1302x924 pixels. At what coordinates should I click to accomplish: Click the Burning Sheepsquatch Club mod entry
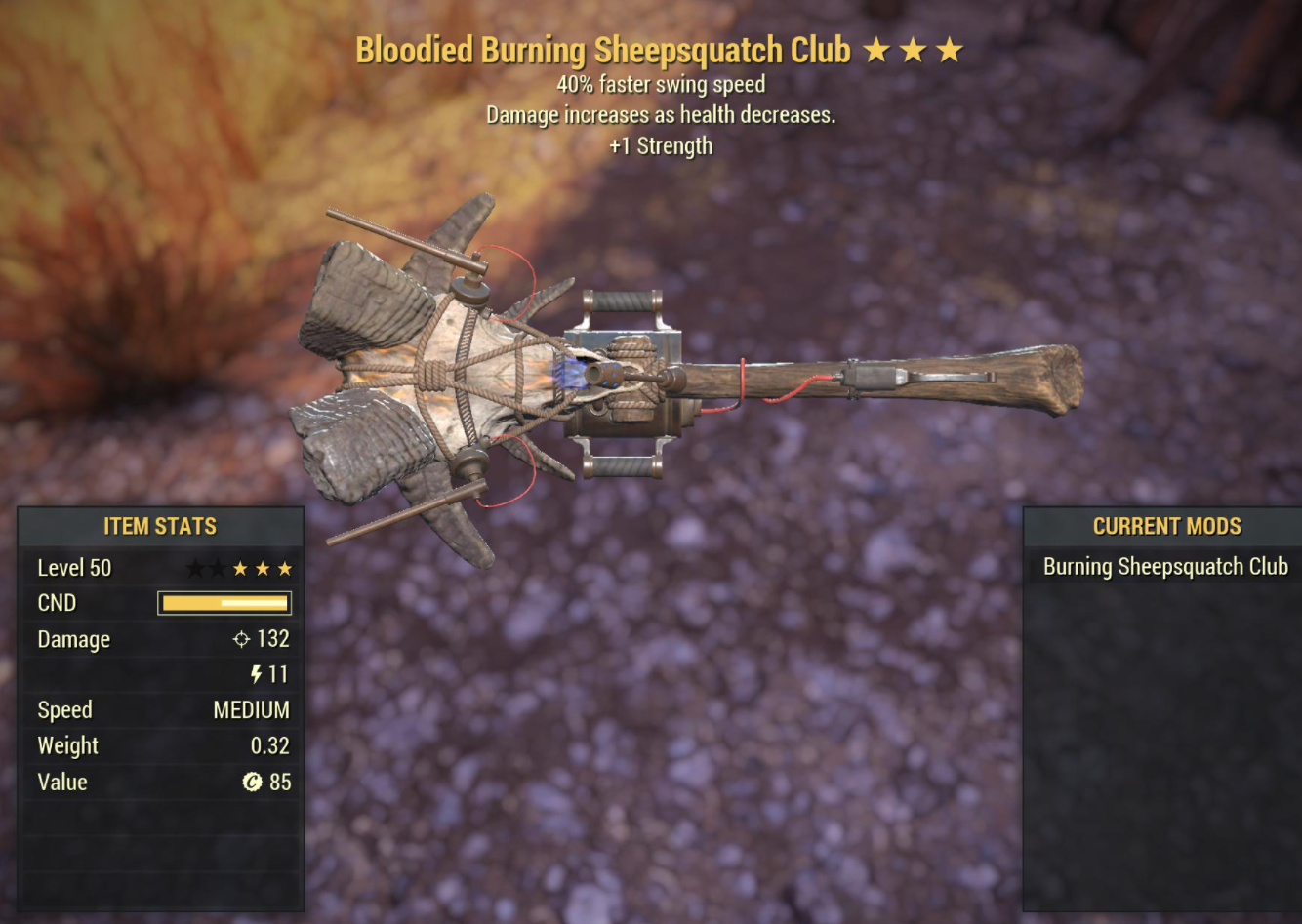tap(1164, 566)
